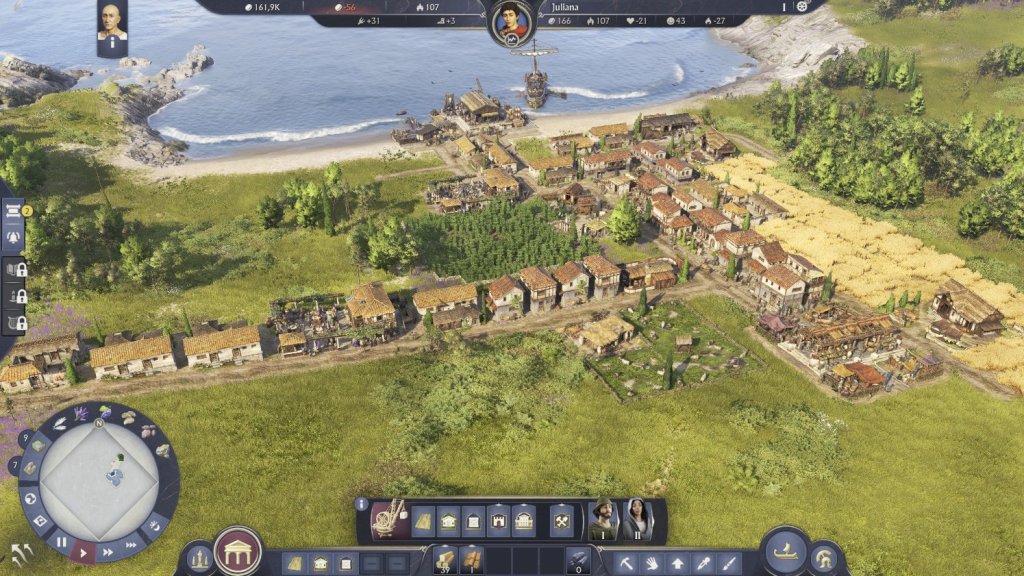Select the tier I citizen portrait
The image size is (1024, 576).
coord(603,519)
